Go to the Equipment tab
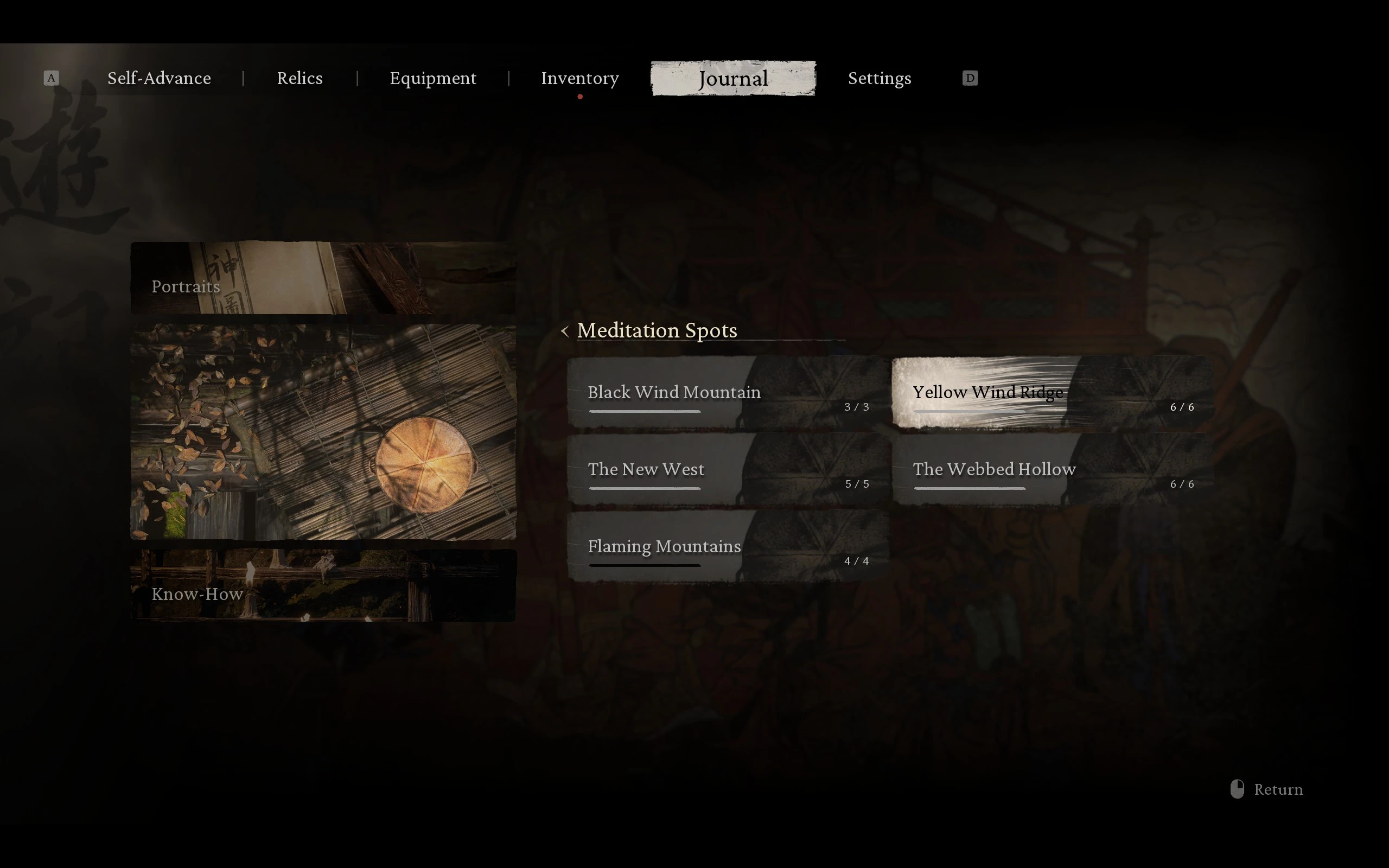1389x868 pixels. [433, 78]
